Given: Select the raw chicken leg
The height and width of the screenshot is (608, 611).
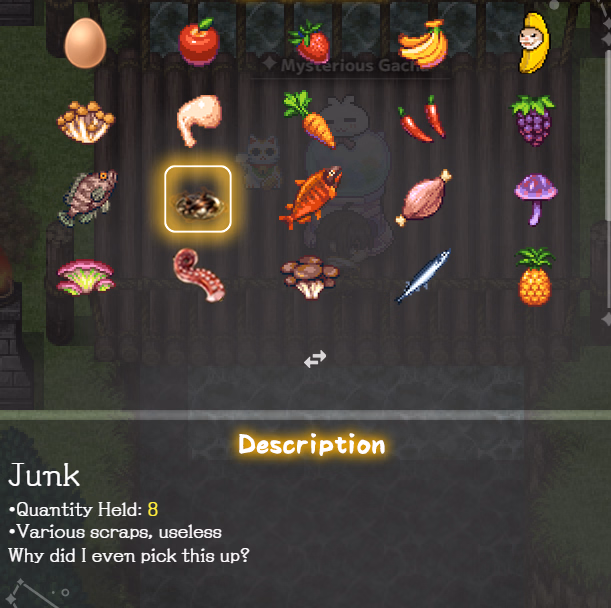Looking at the screenshot, I should pyautogui.click(x=197, y=120).
